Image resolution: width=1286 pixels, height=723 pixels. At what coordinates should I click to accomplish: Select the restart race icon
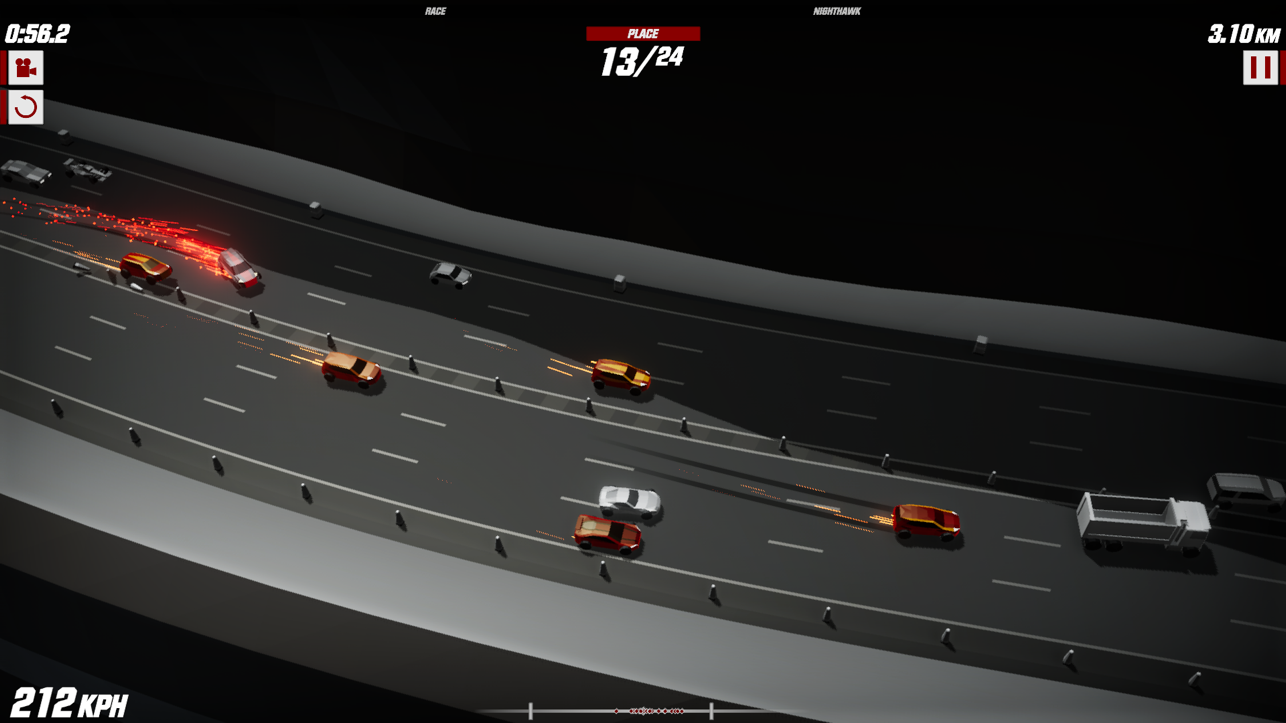(x=25, y=107)
